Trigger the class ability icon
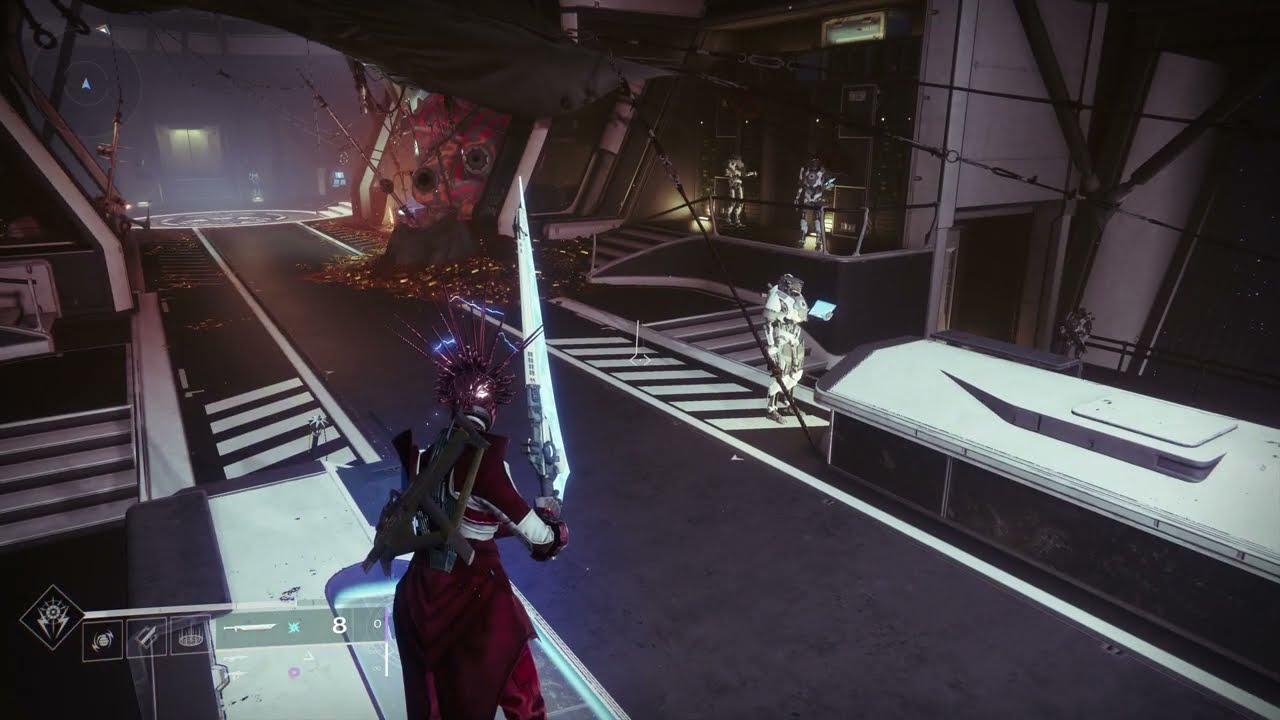The width and height of the screenshot is (1280, 720). (188, 636)
